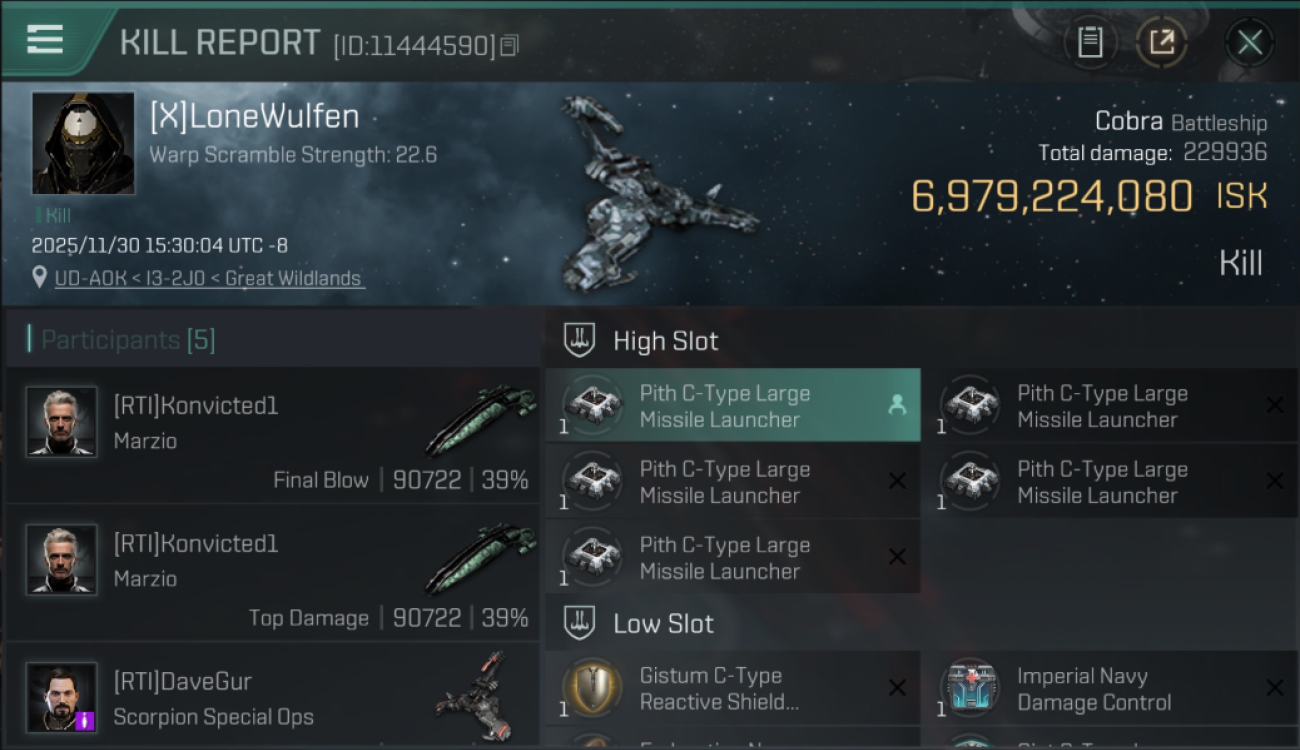Viewport: 1300px width, 750px height.
Task: Select the highlighted Pith C-Type Missile Launcher icon
Action: [x=592, y=405]
